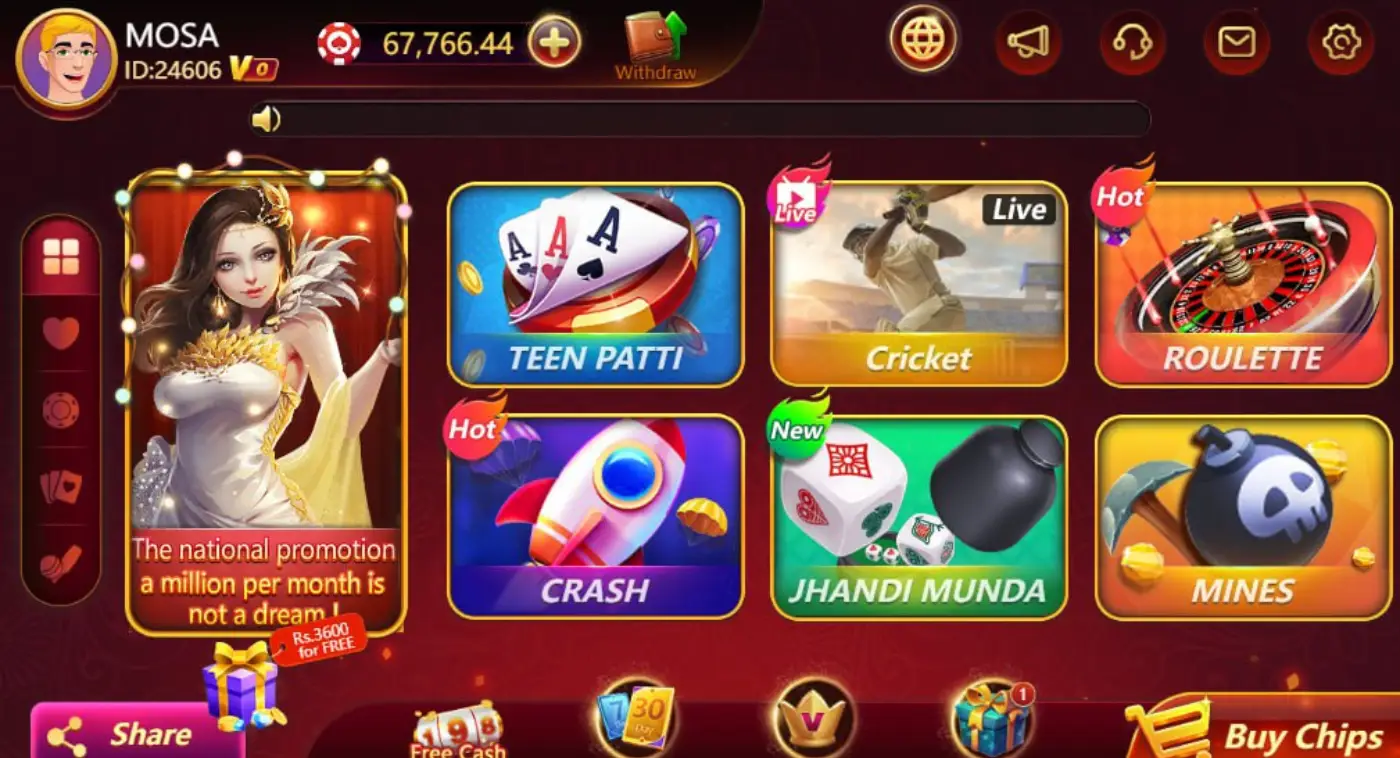Open the mail inbox

1235,42
